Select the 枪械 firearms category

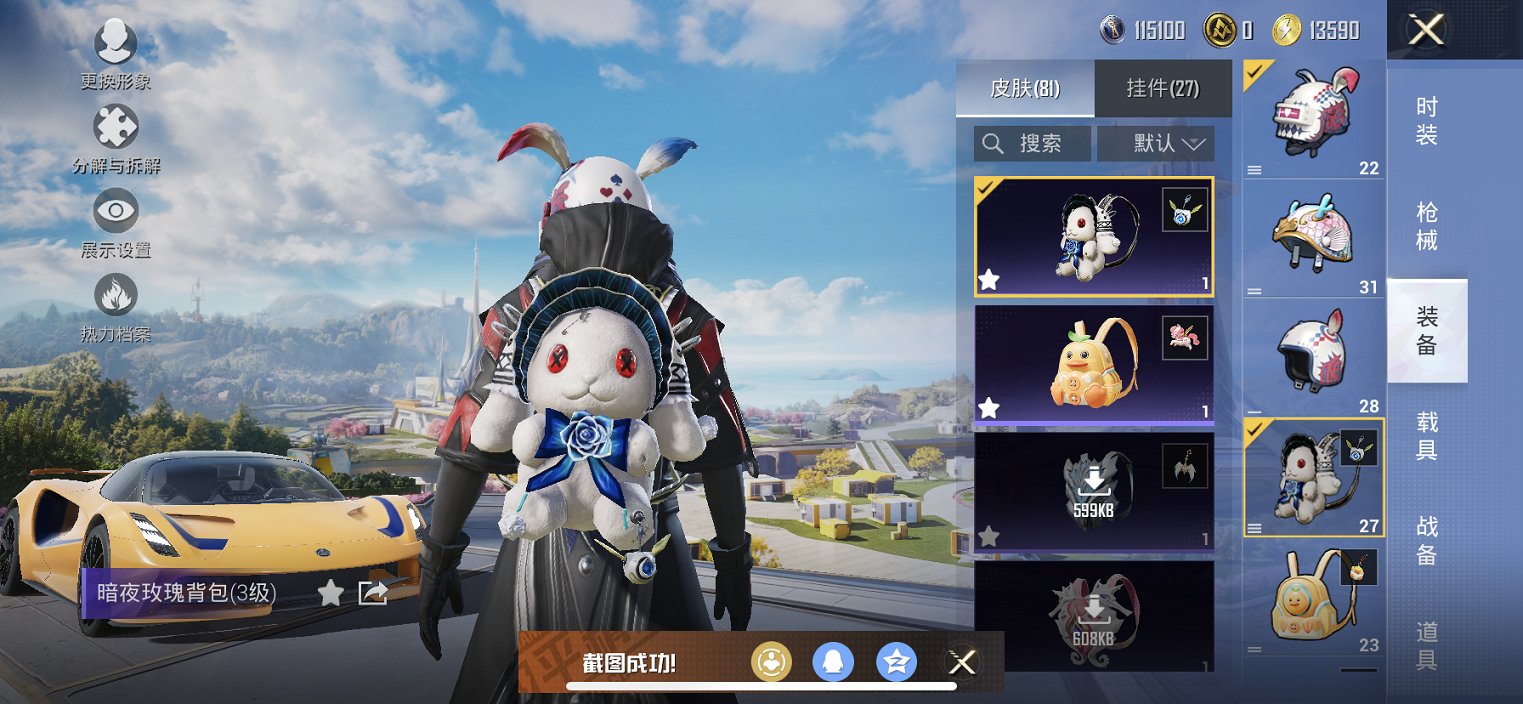[1427, 226]
